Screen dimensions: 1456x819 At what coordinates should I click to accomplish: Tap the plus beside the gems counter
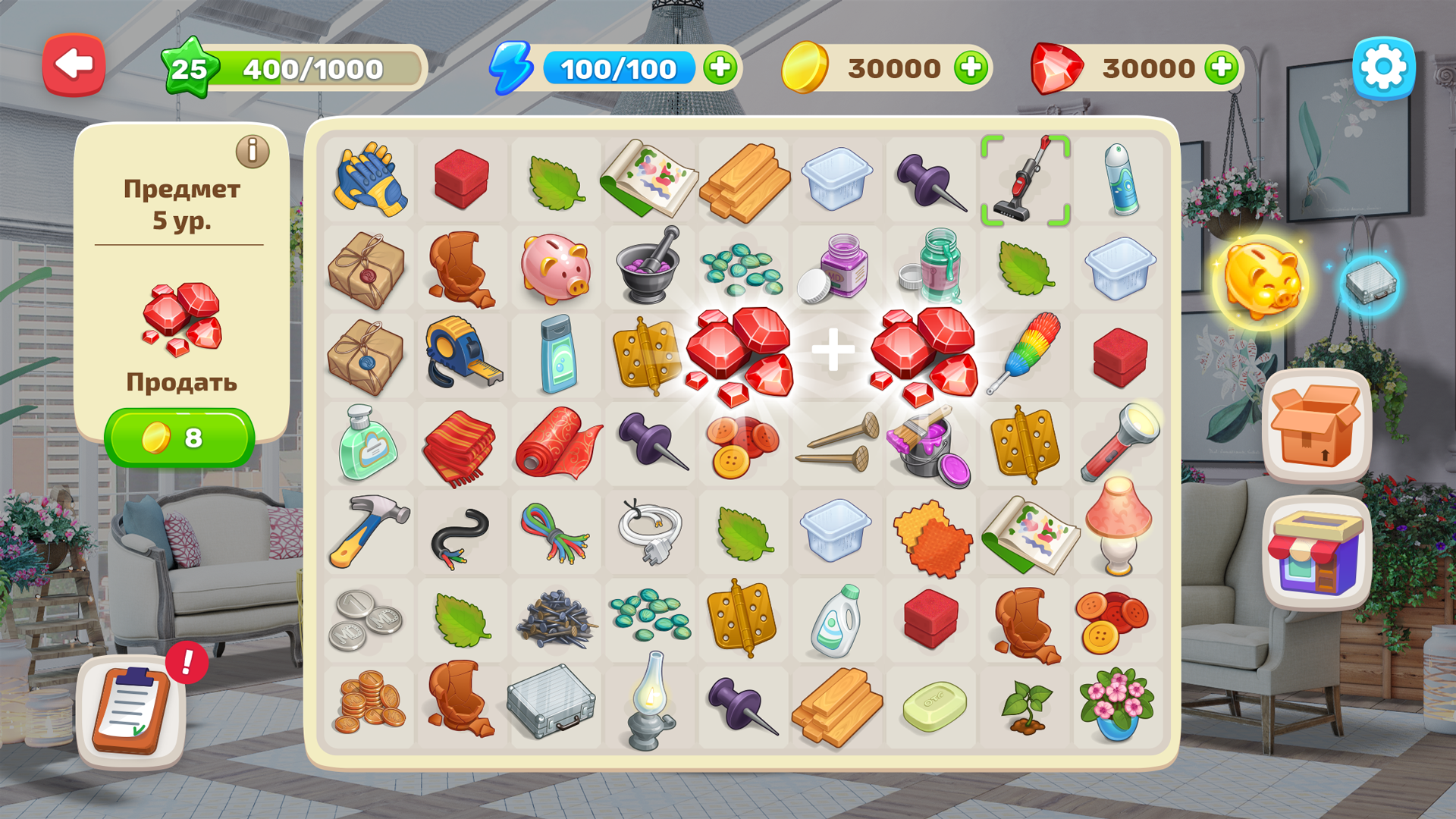(x=1221, y=68)
